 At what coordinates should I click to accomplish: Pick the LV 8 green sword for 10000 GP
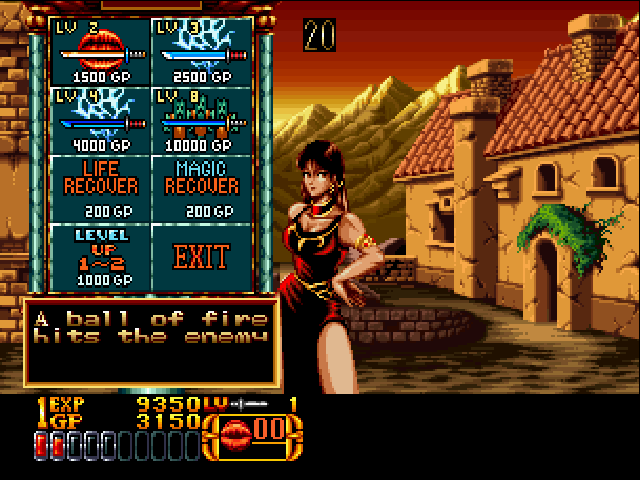coord(201,119)
